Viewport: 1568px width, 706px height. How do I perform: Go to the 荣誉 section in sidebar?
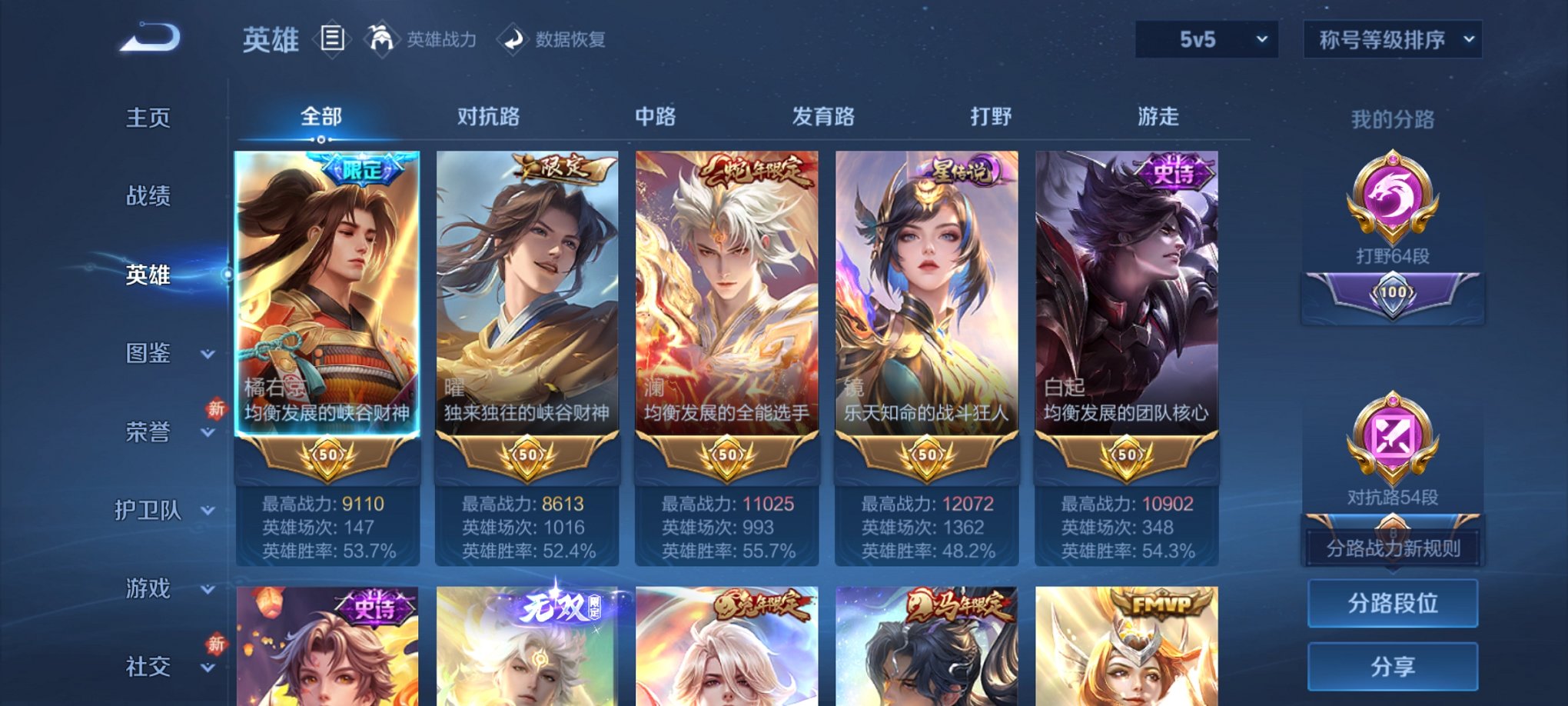point(148,433)
